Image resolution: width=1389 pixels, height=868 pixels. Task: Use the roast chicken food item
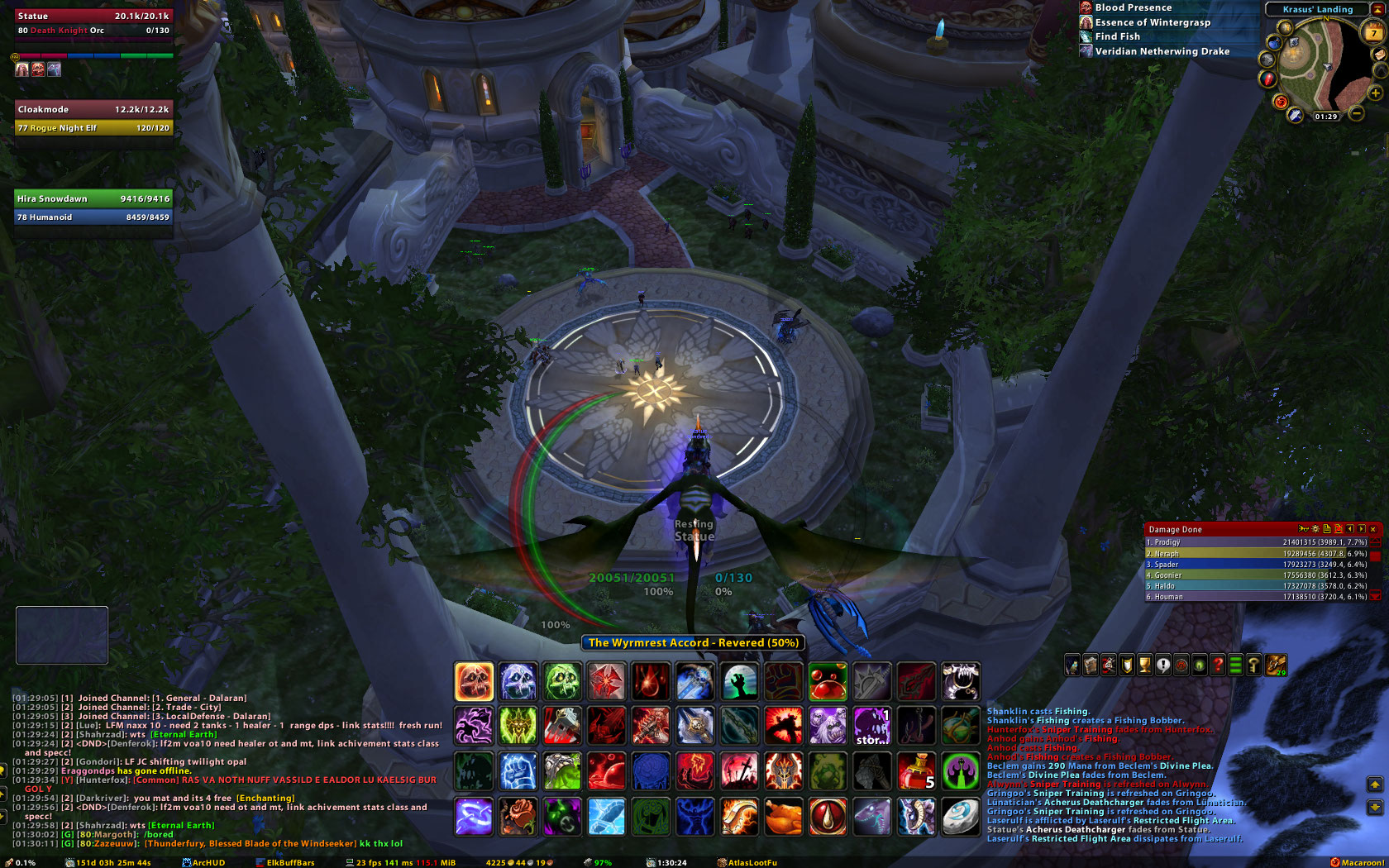783,817
